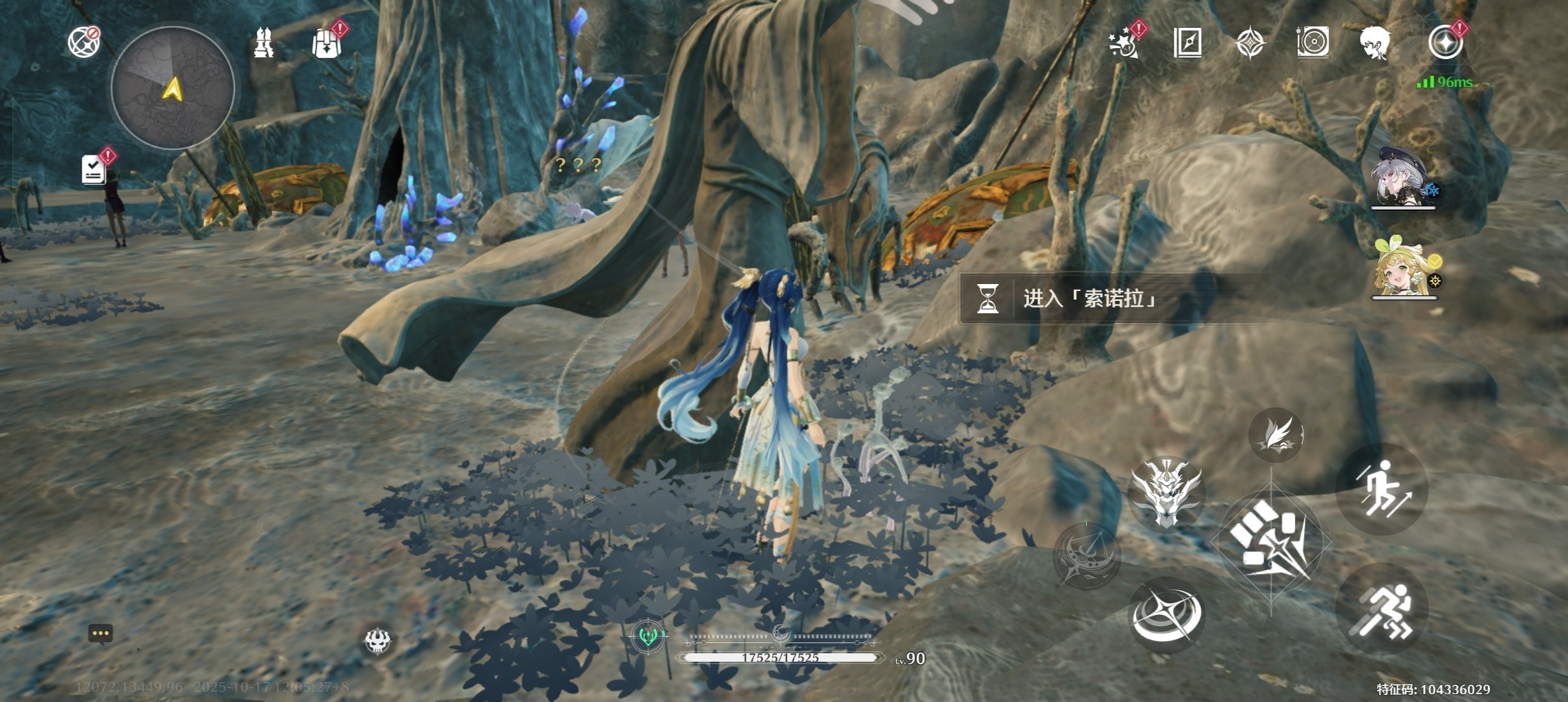Open the twin-tower challenge icon
This screenshot has height=702, width=1568.
click(x=263, y=43)
